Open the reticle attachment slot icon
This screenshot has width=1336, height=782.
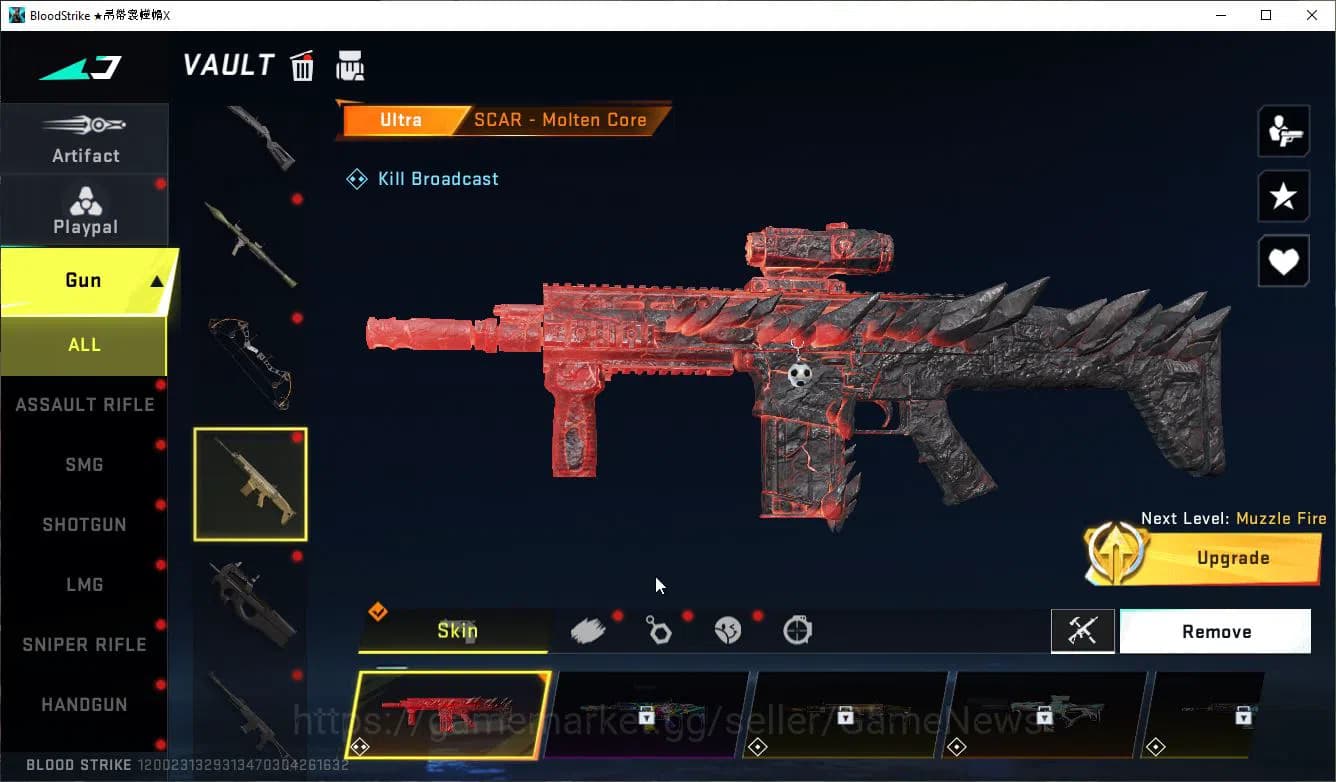(797, 630)
